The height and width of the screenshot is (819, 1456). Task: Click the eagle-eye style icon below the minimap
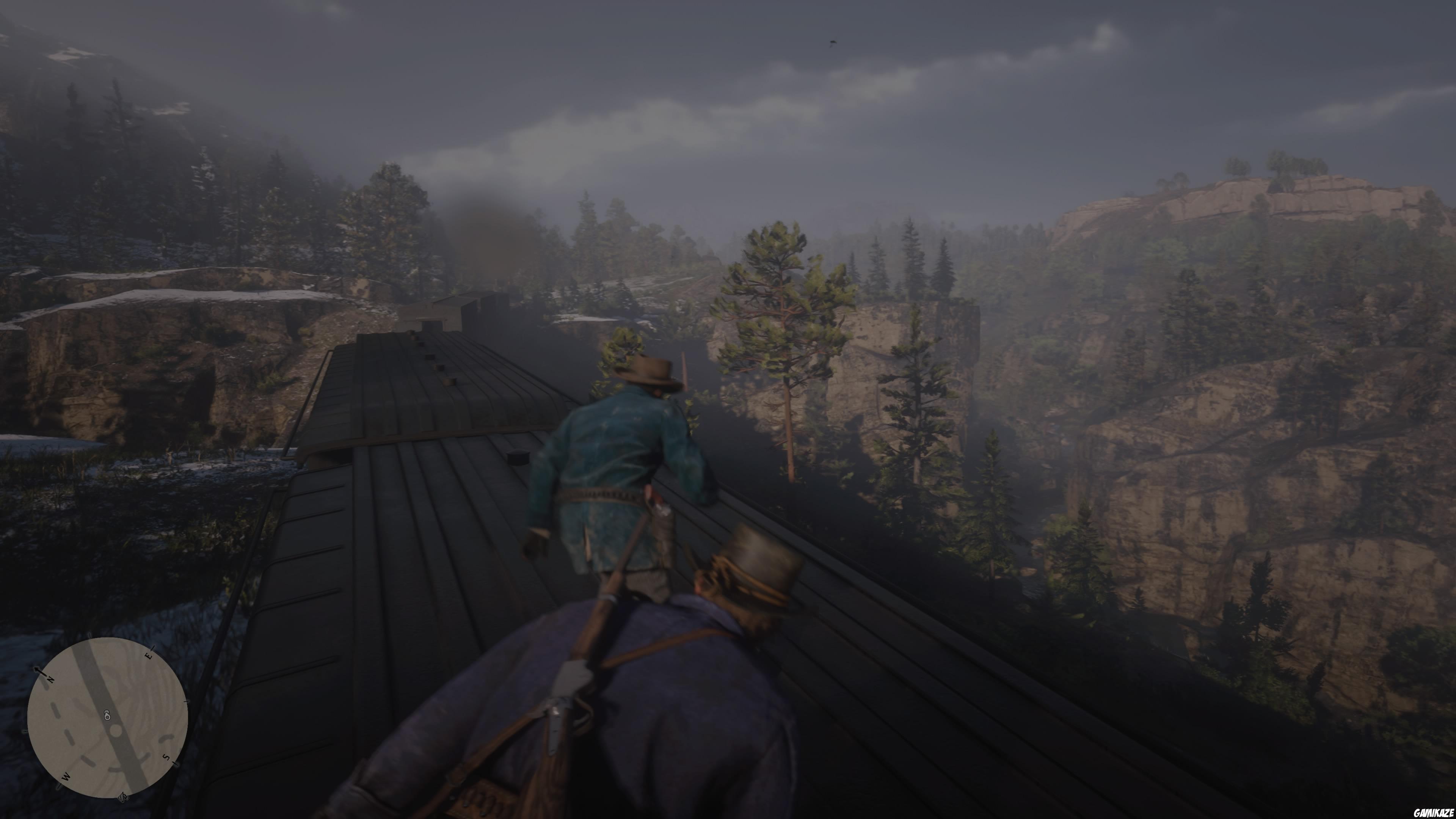(123, 797)
